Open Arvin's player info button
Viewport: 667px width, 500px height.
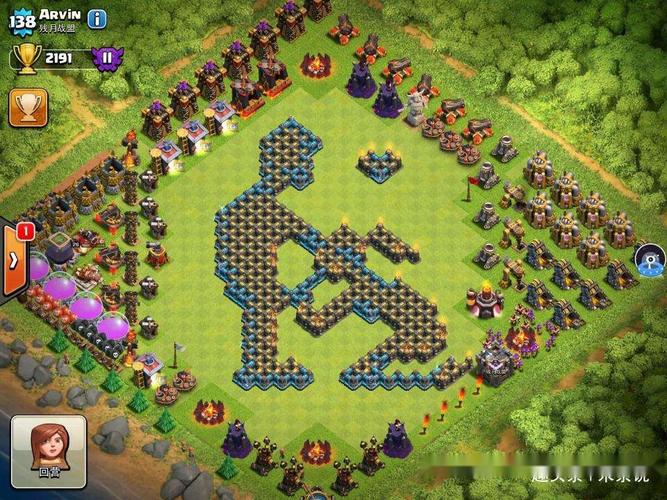pyautogui.click(x=97, y=19)
